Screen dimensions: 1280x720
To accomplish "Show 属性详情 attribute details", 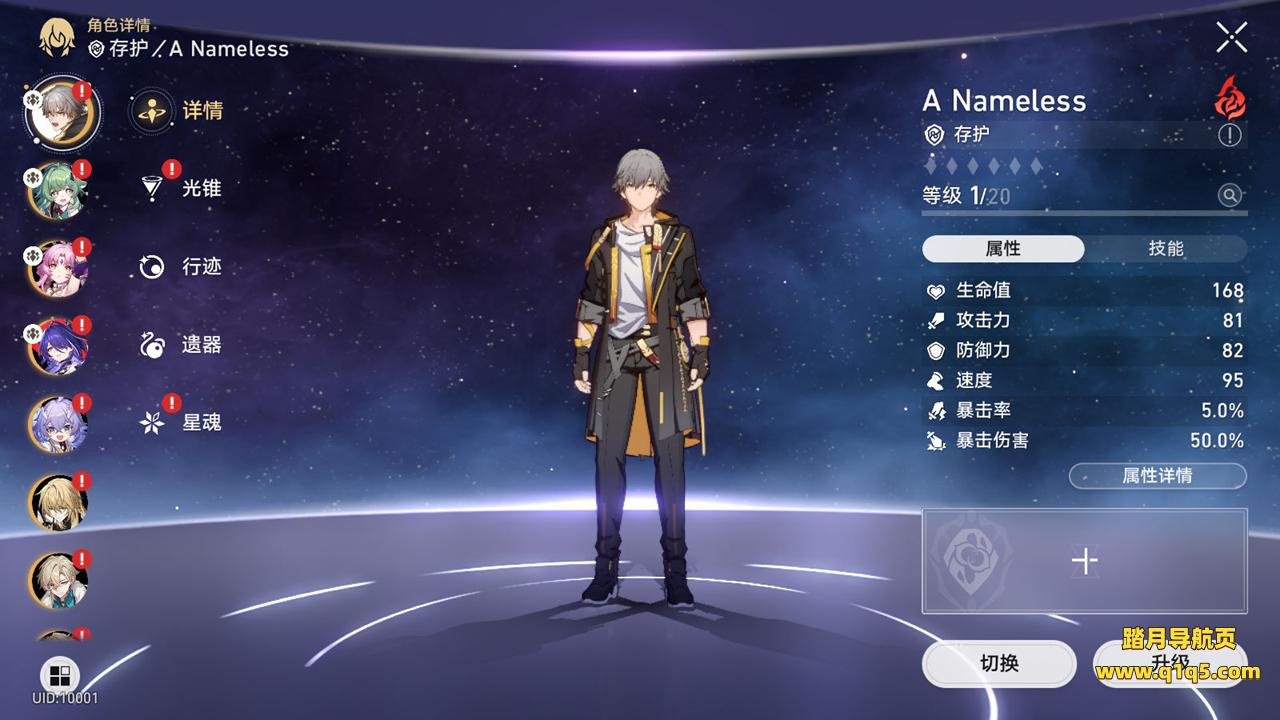I will [1157, 476].
